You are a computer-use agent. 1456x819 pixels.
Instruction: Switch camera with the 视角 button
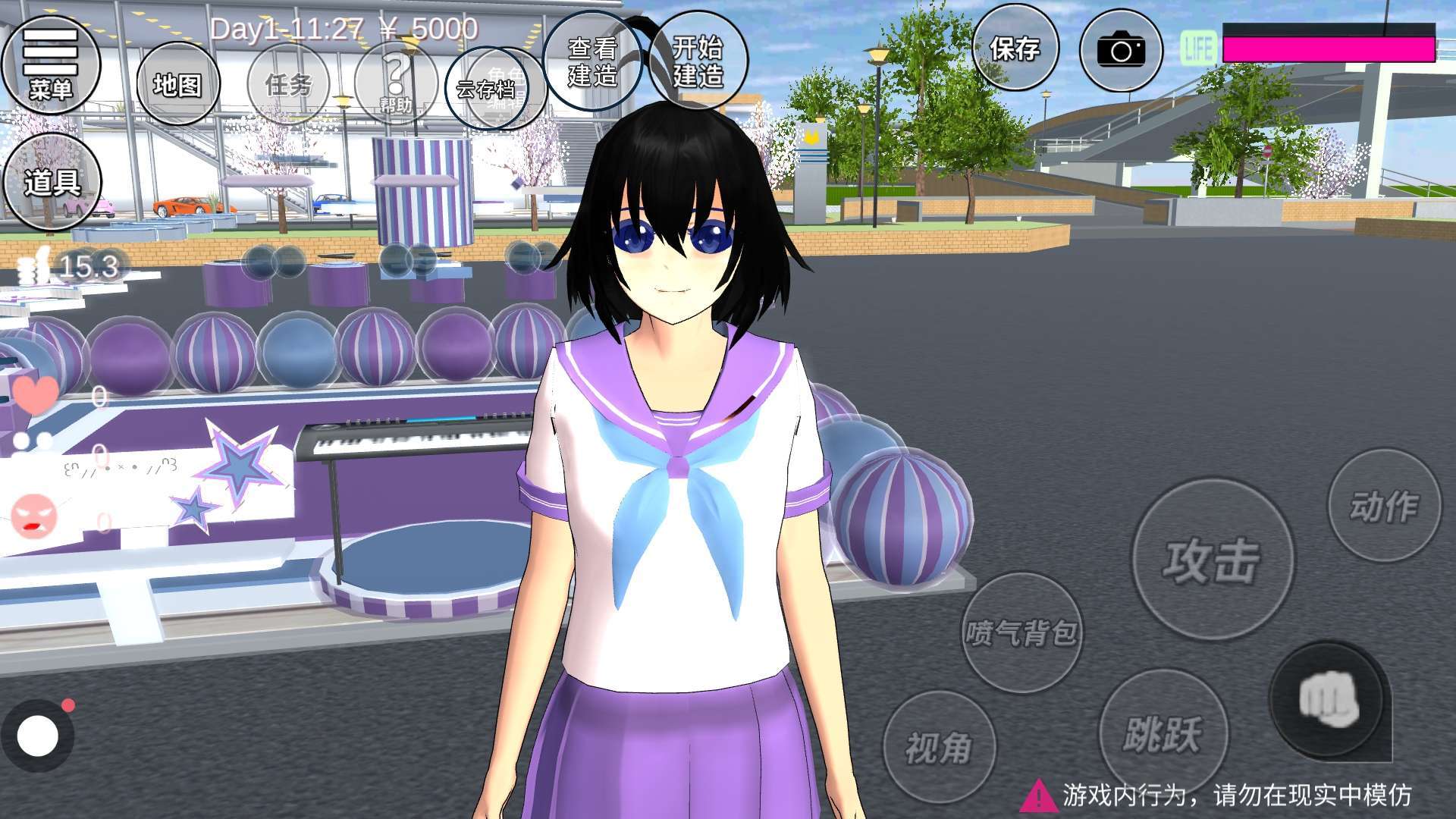click(939, 748)
